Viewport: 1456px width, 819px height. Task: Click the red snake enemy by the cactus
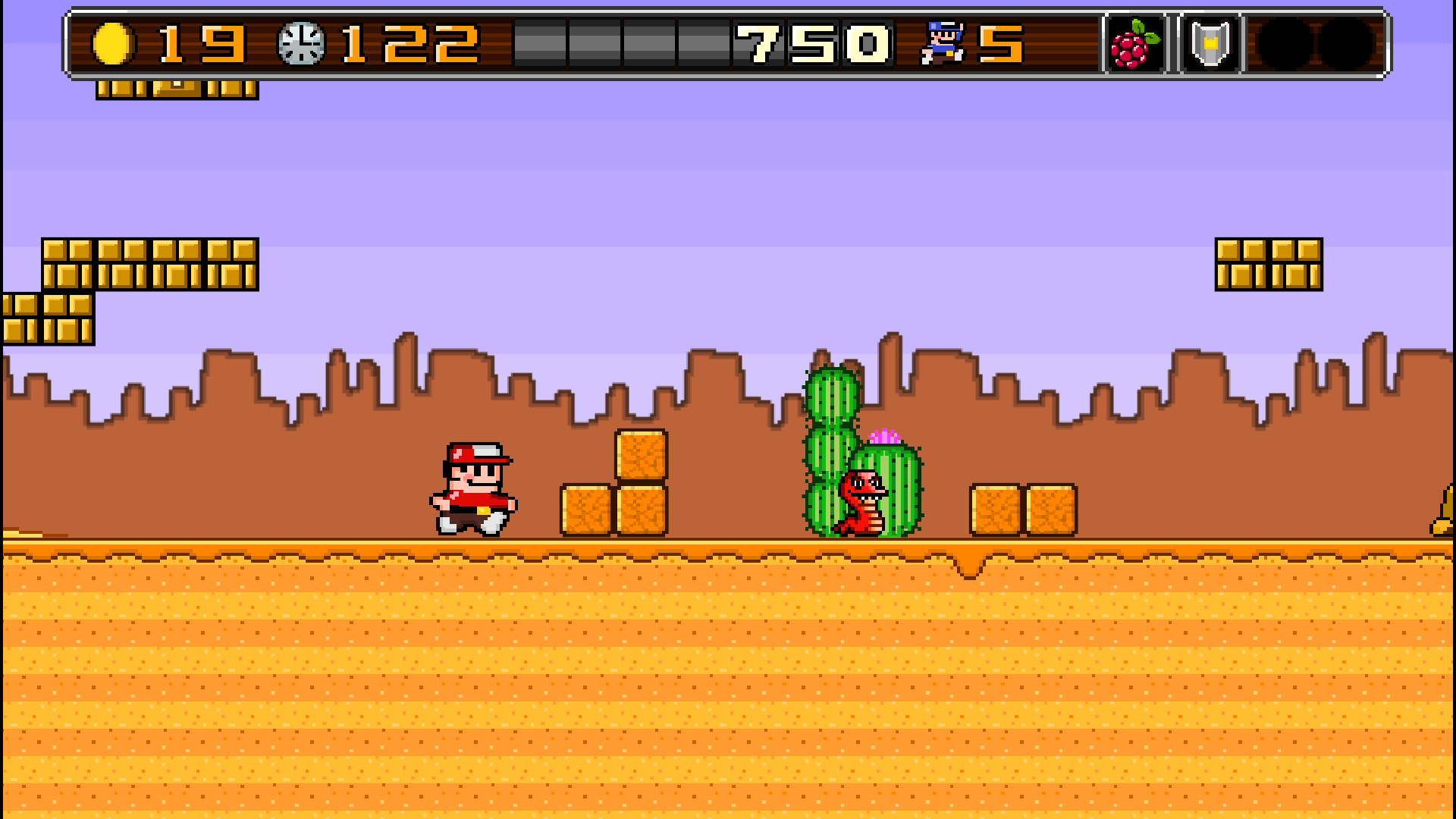[x=861, y=504]
